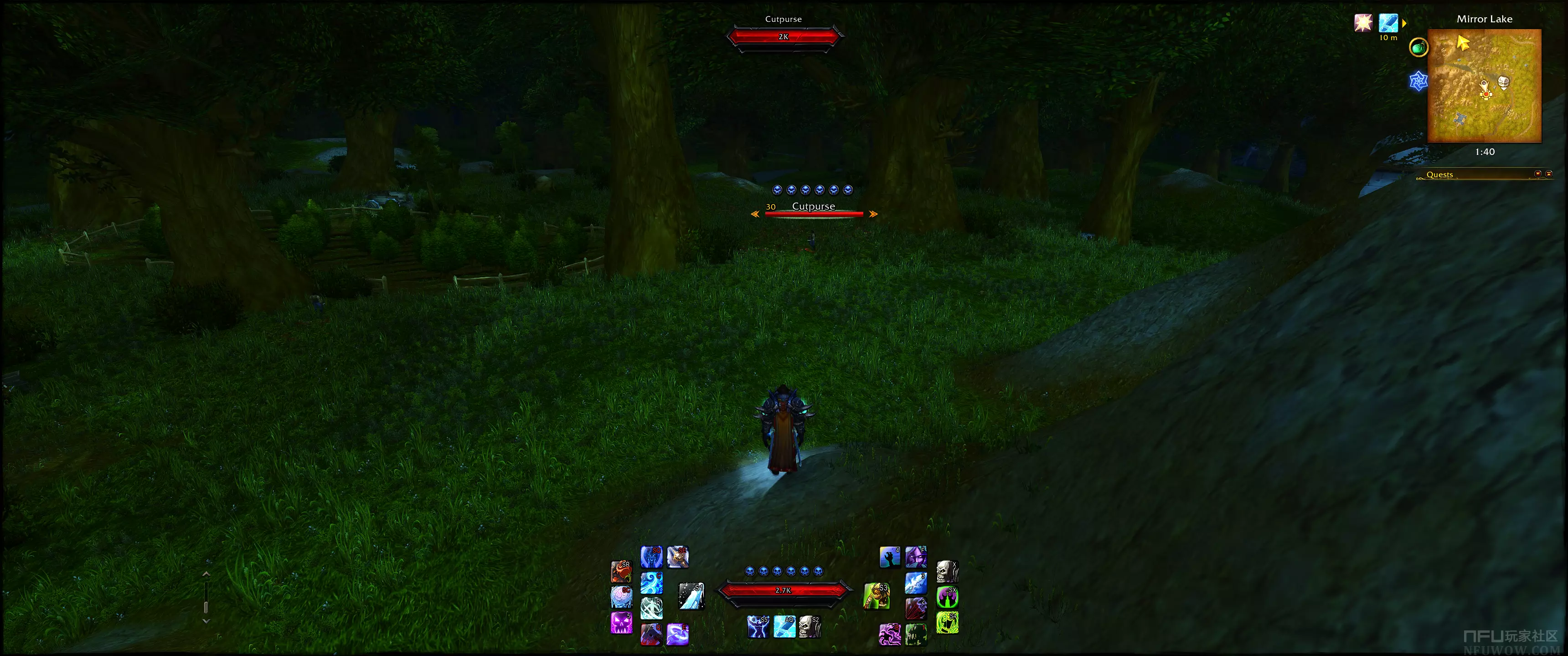Open the Mirror Lake minimap
Screen dimensions: 1568x656
click(1484, 85)
